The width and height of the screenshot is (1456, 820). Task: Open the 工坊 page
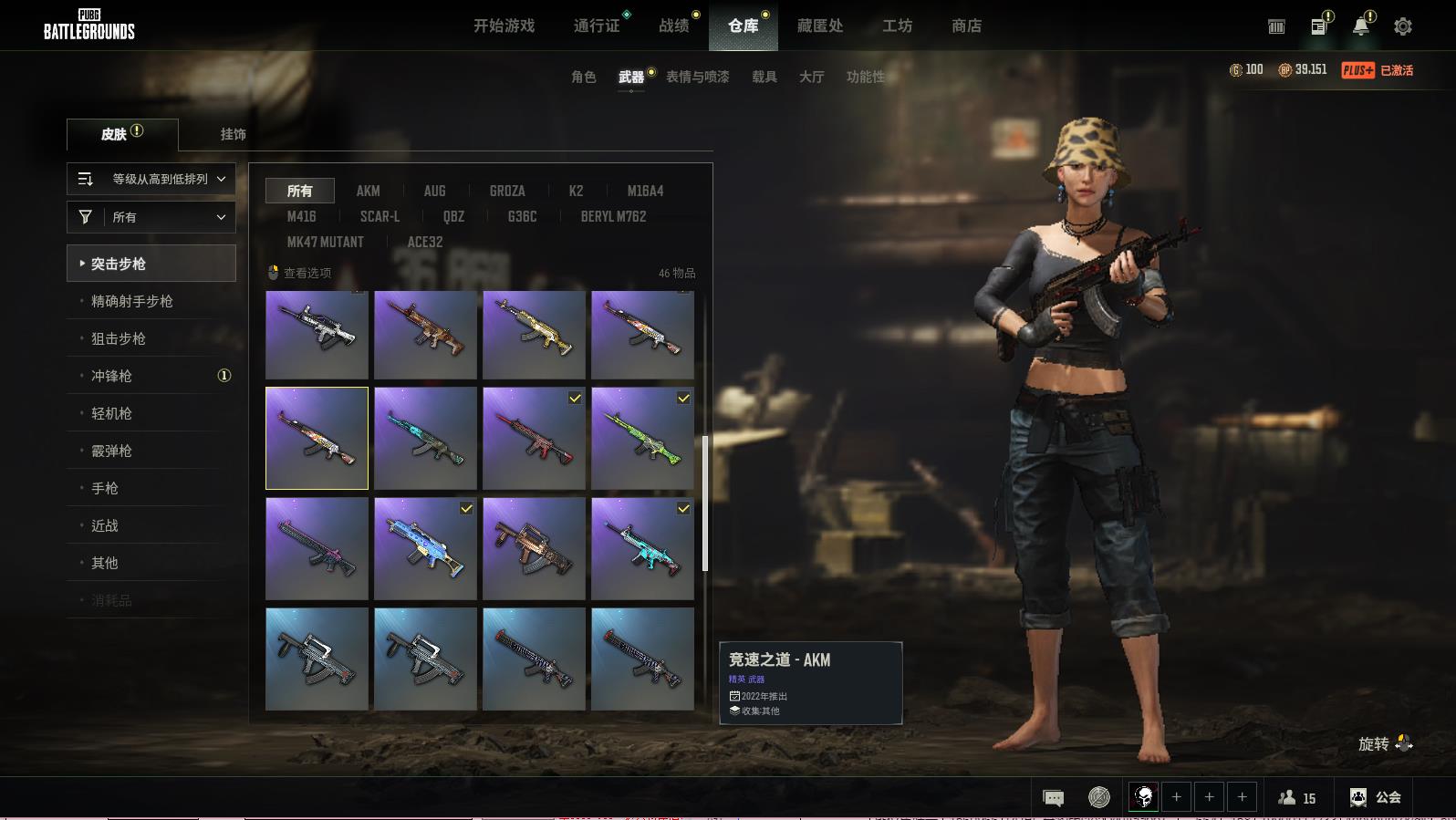click(x=897, y=26)
